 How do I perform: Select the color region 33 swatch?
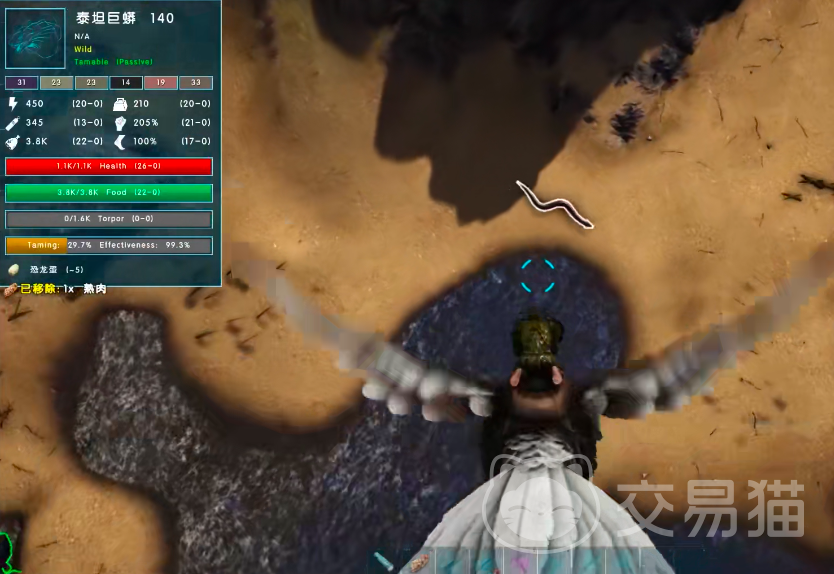195,83
